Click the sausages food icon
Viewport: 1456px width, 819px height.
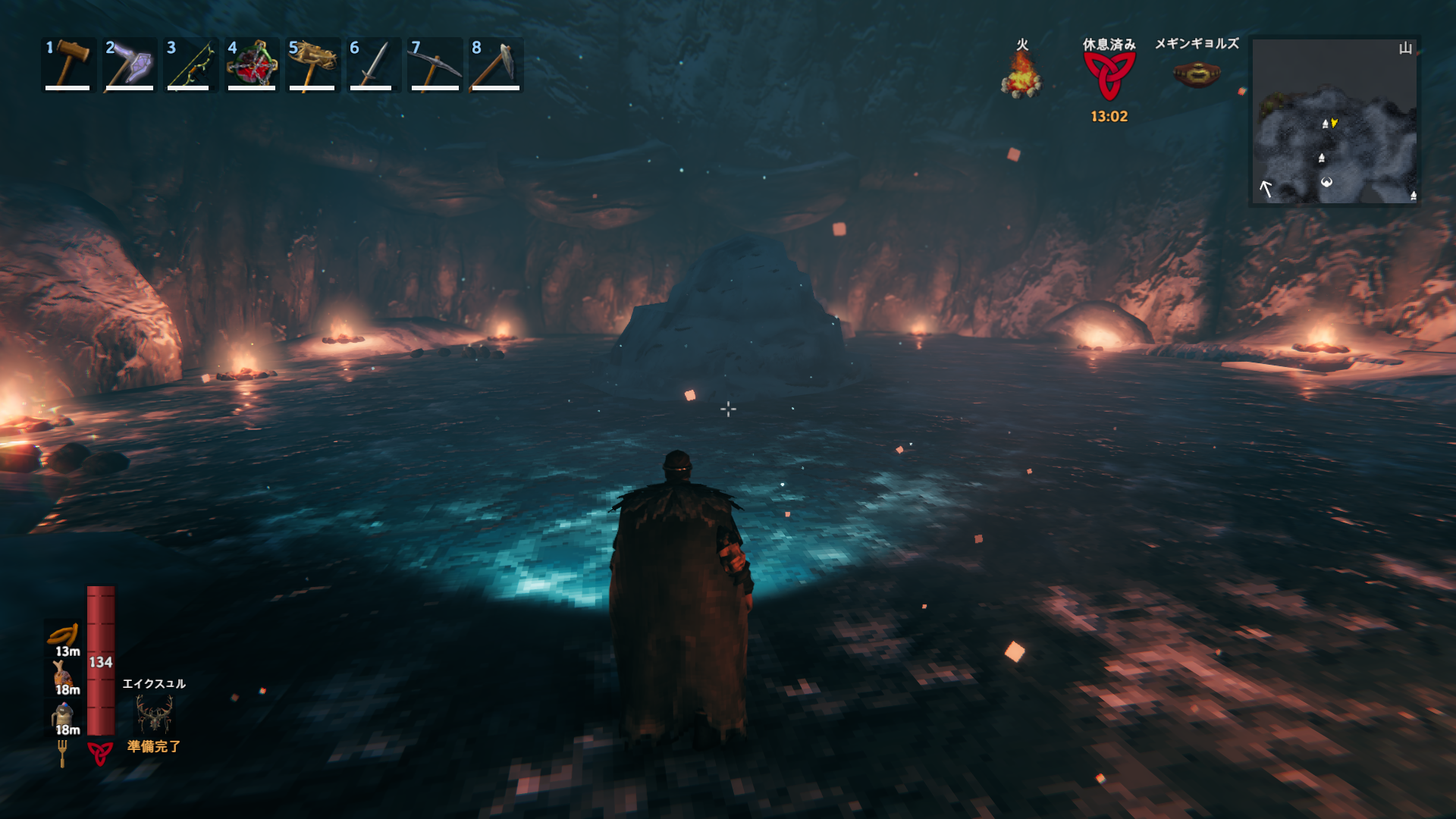click(x=64, y=635)
